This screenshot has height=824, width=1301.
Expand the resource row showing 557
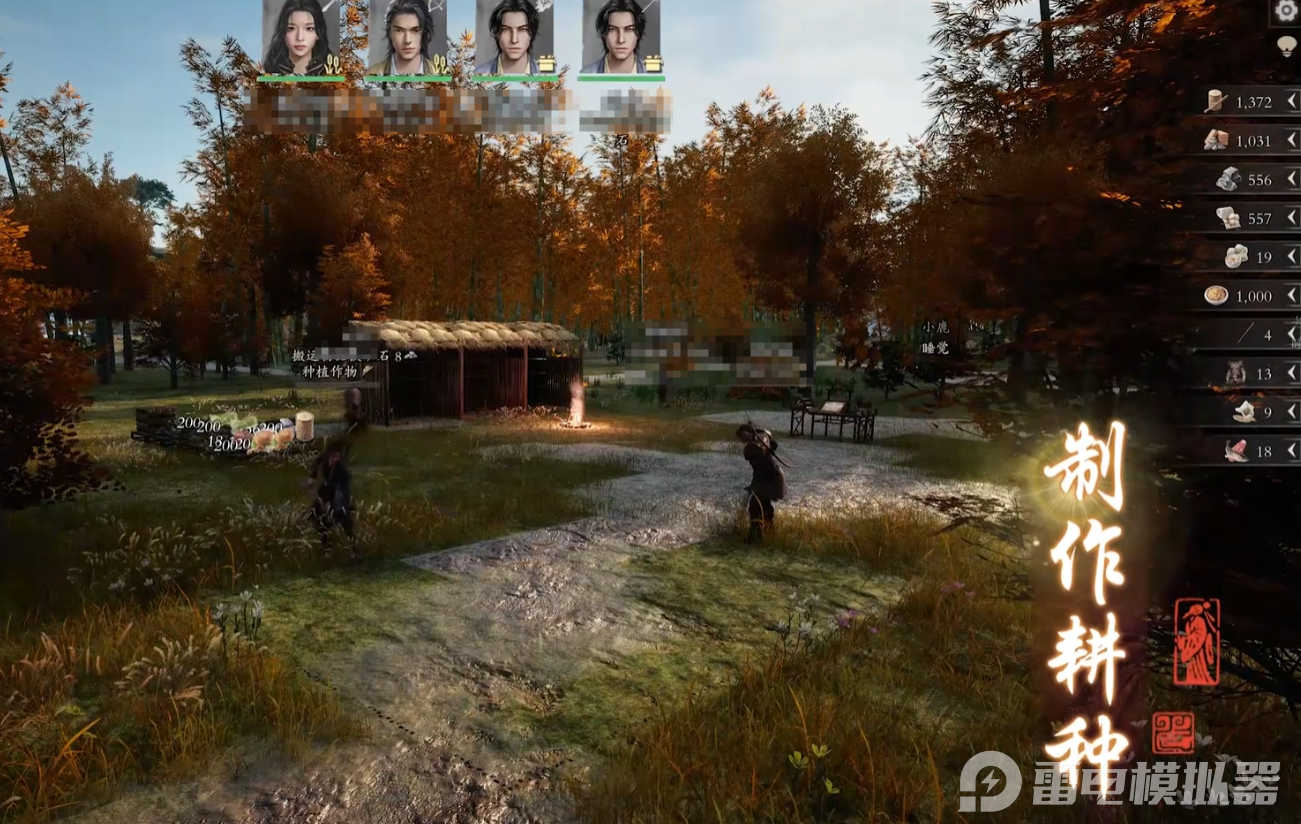[x=1291, y=218]
